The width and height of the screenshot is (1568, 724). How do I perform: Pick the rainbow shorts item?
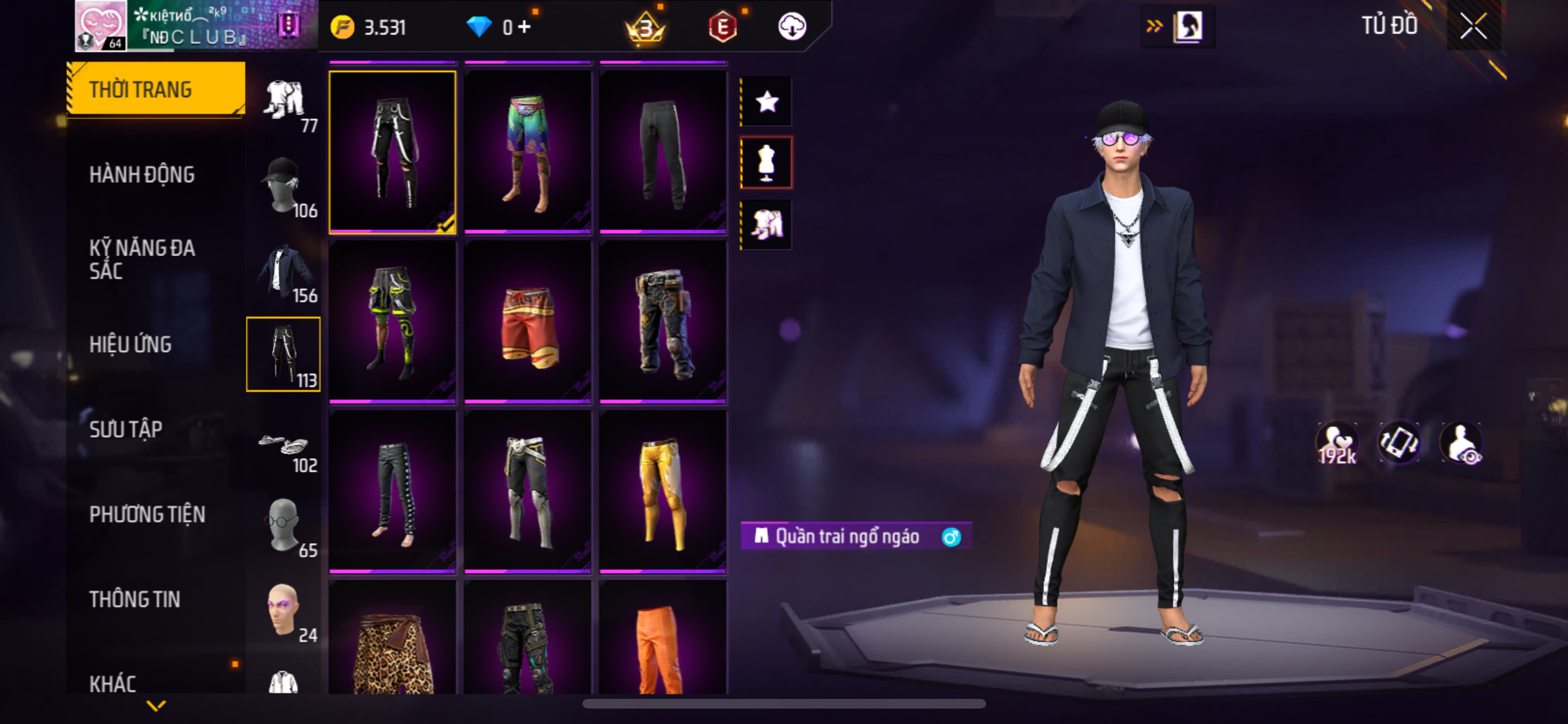click(x=527, y=152)
